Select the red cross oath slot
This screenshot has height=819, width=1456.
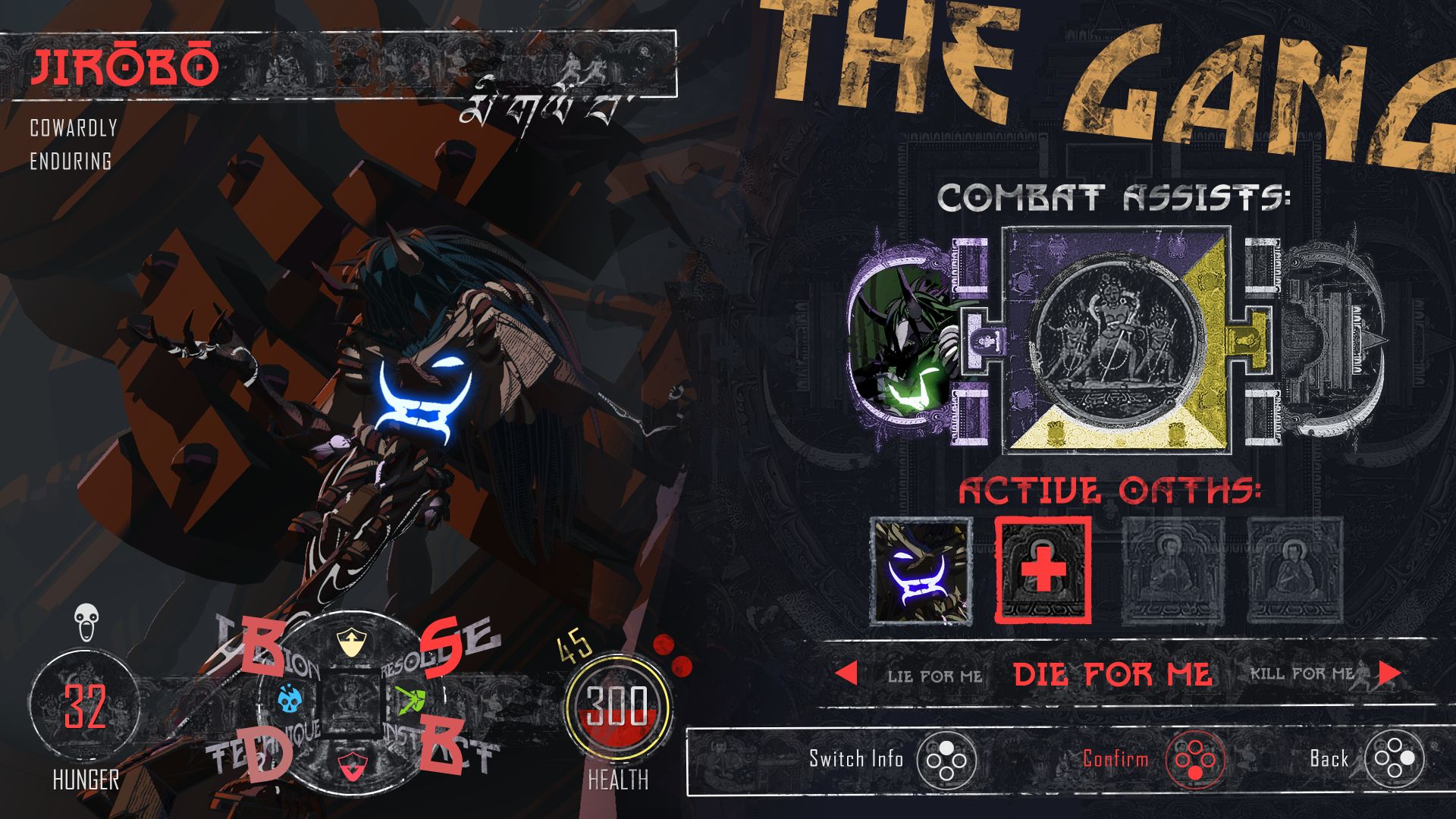[x=1043, y=570]
